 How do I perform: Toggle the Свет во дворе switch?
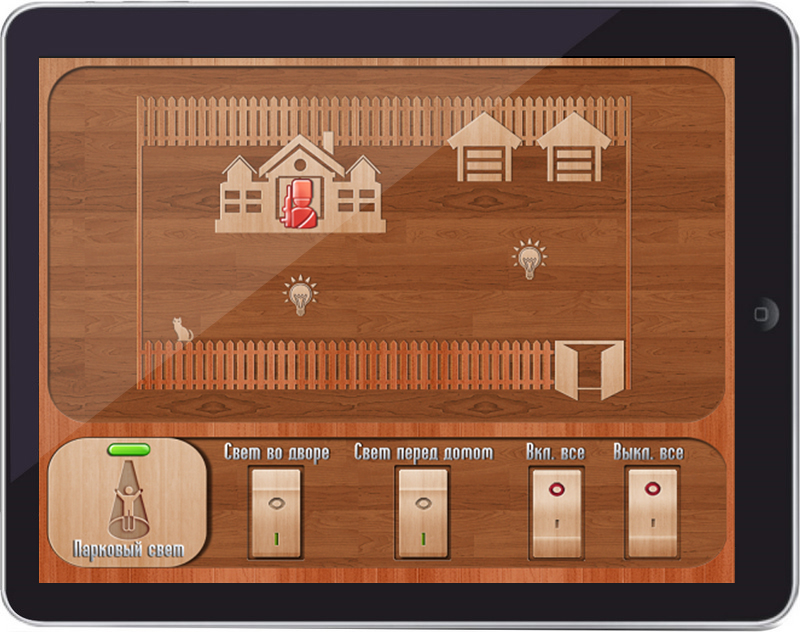pyautogui.click(x=276, y=512)
